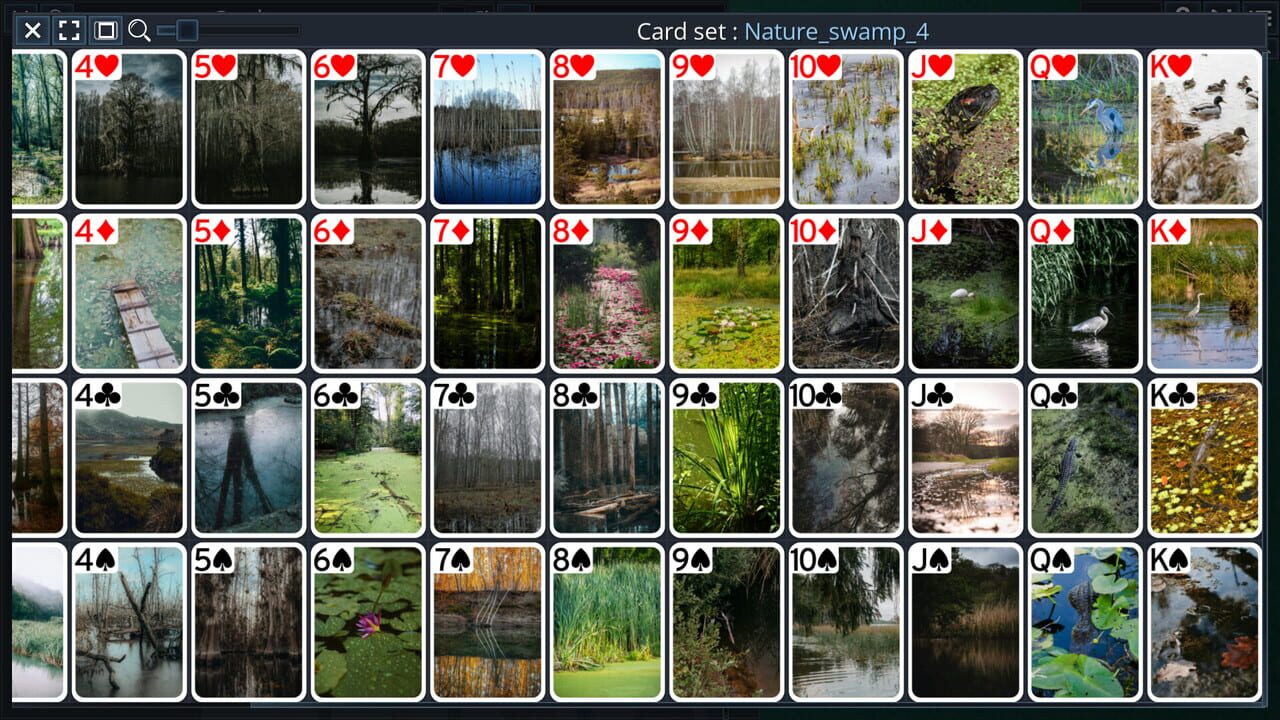Click the windowed mode icon
Image resolution: width=1280 pixels, height=720 pixels.
coord(104,30)
